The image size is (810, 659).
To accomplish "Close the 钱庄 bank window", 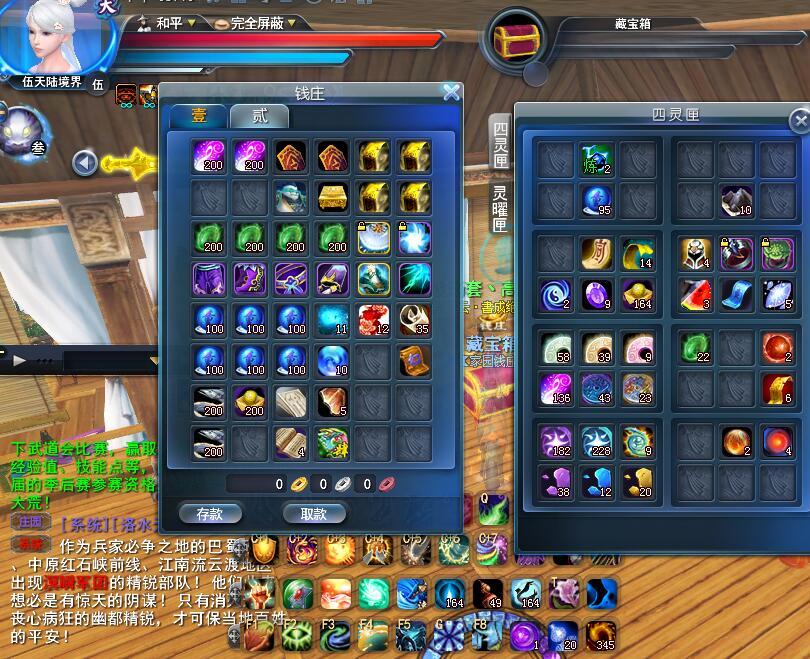I will [452, 93].
